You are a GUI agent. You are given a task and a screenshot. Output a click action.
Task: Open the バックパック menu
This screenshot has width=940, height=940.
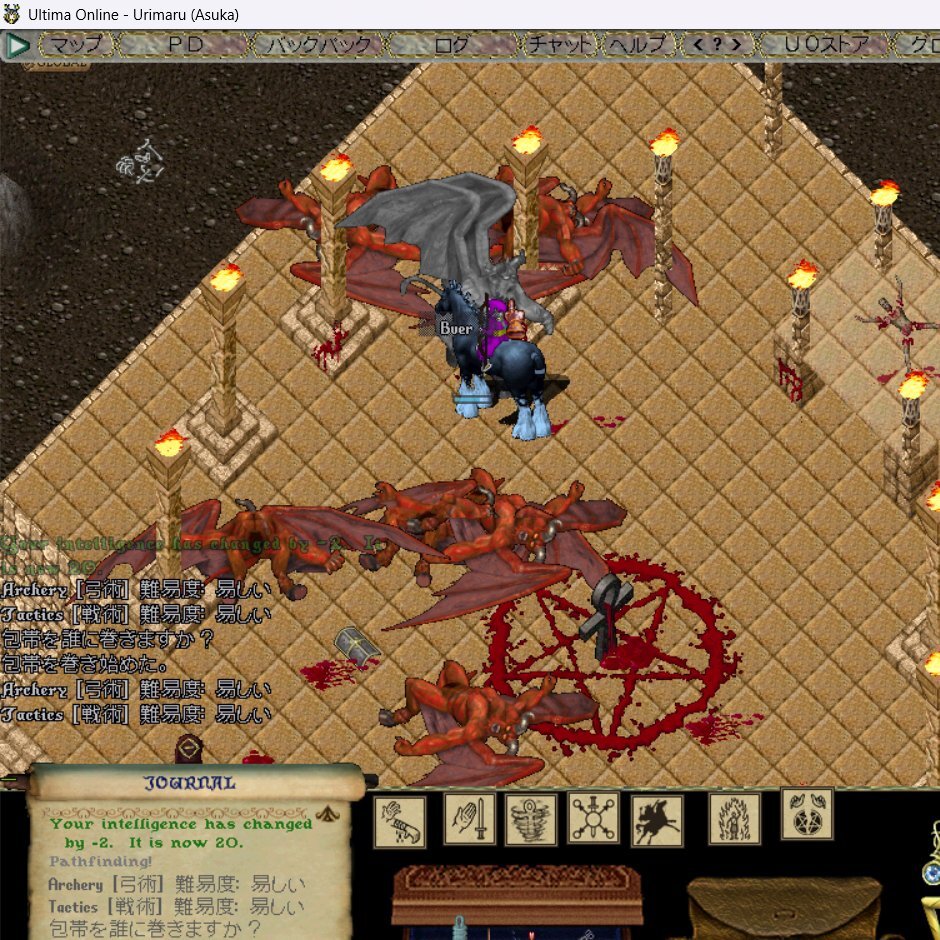coord(316,45)
